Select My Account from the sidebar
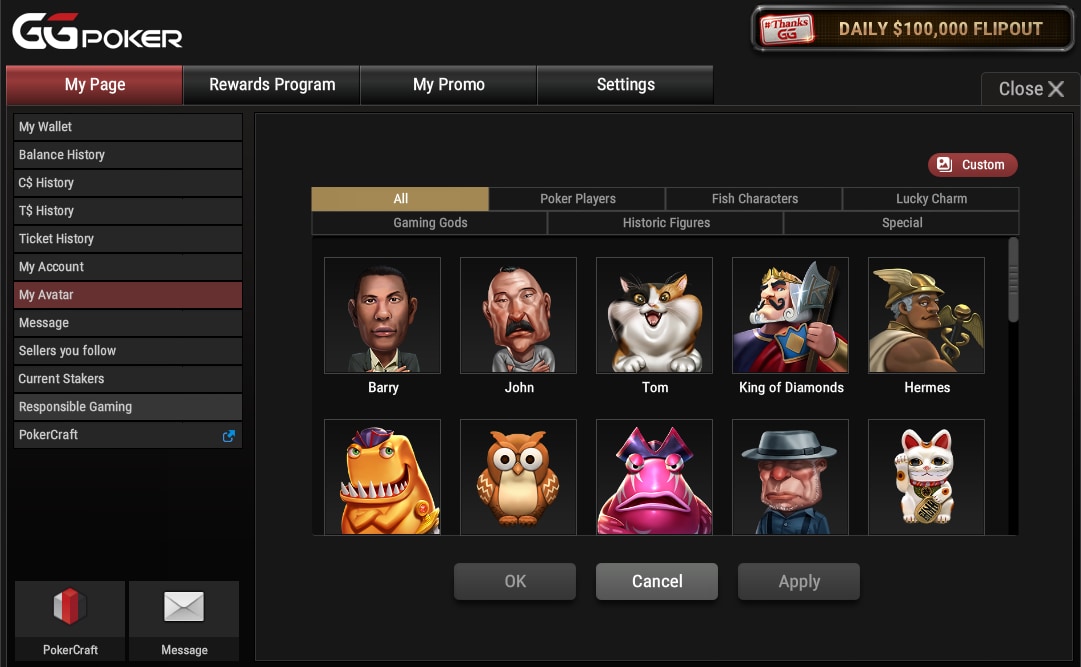Viewport: 1081px width, 667px height. pyautogui.click(x=128, y=267)
